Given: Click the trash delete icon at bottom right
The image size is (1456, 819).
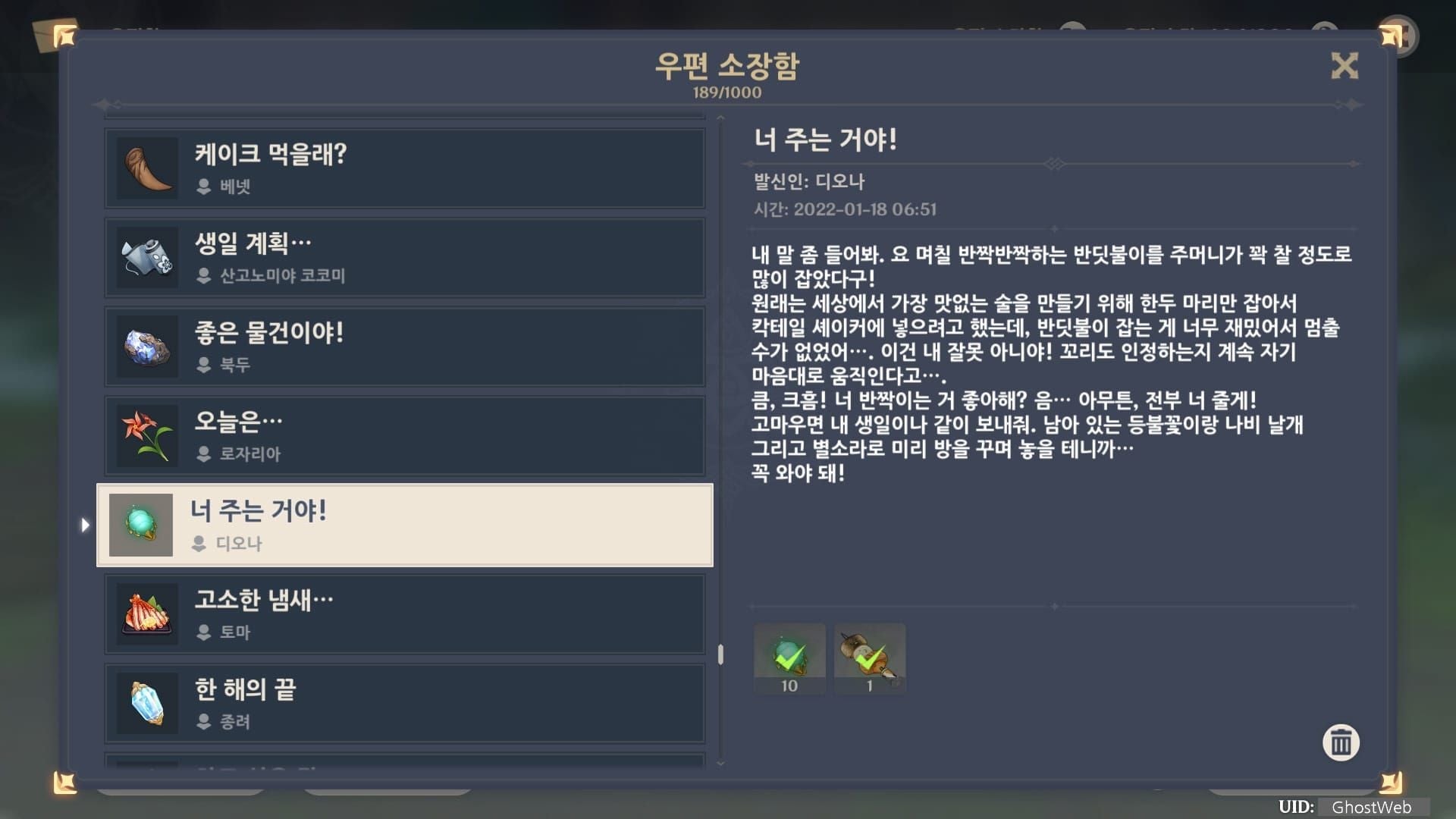Looking at the screenshot, I should (1341, 743).
